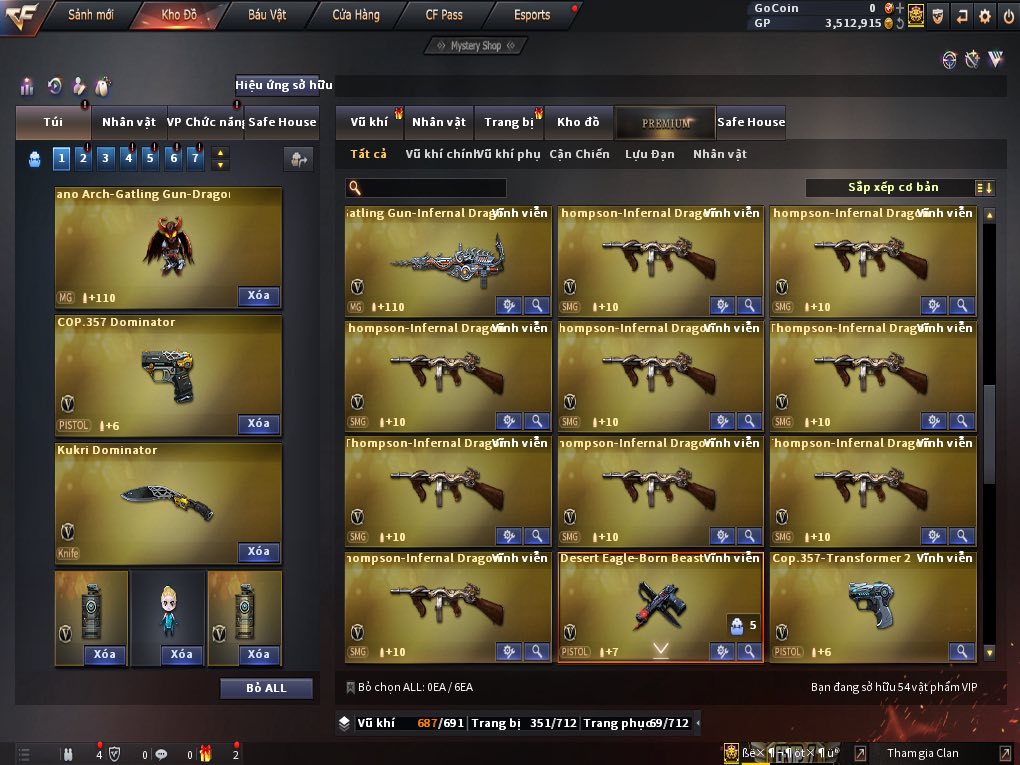Switch to the PREMIUM inventory tab
The image size is (1020, 765).
point(666,122)
